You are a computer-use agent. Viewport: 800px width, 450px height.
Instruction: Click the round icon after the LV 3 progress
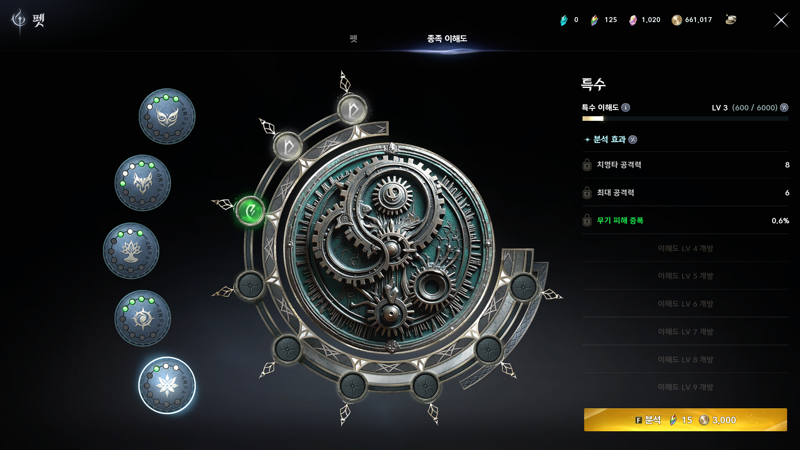point(784,108)
